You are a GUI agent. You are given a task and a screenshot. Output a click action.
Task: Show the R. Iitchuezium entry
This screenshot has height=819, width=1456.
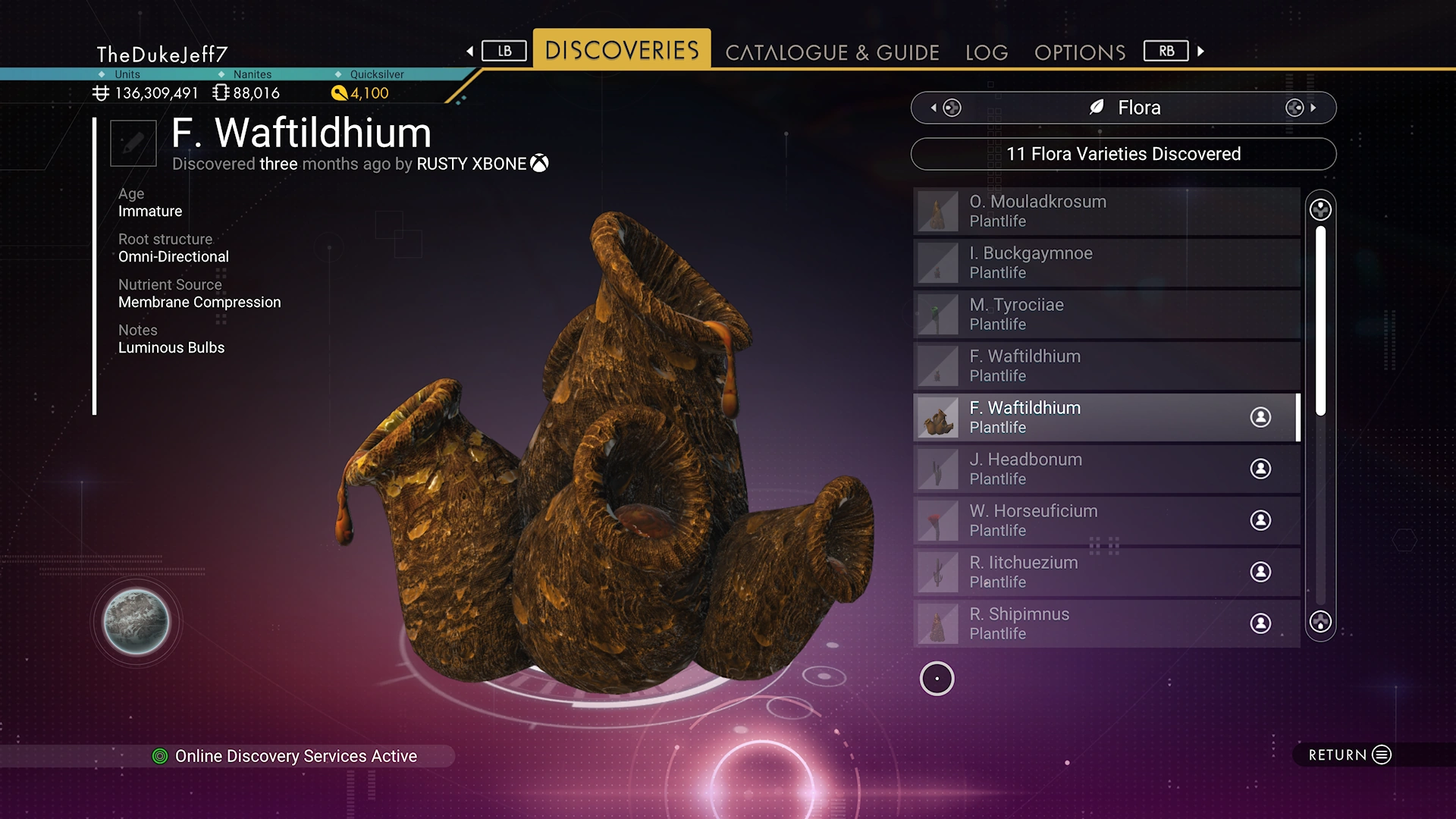1106,572
